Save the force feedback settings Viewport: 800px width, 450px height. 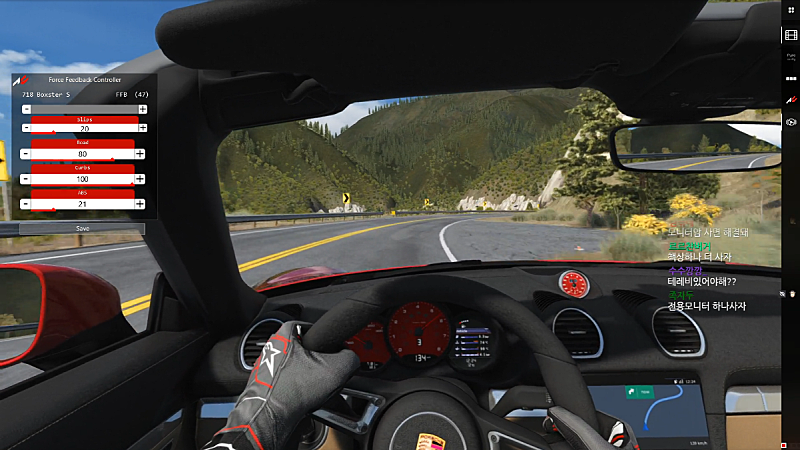[x=82, y=228]
